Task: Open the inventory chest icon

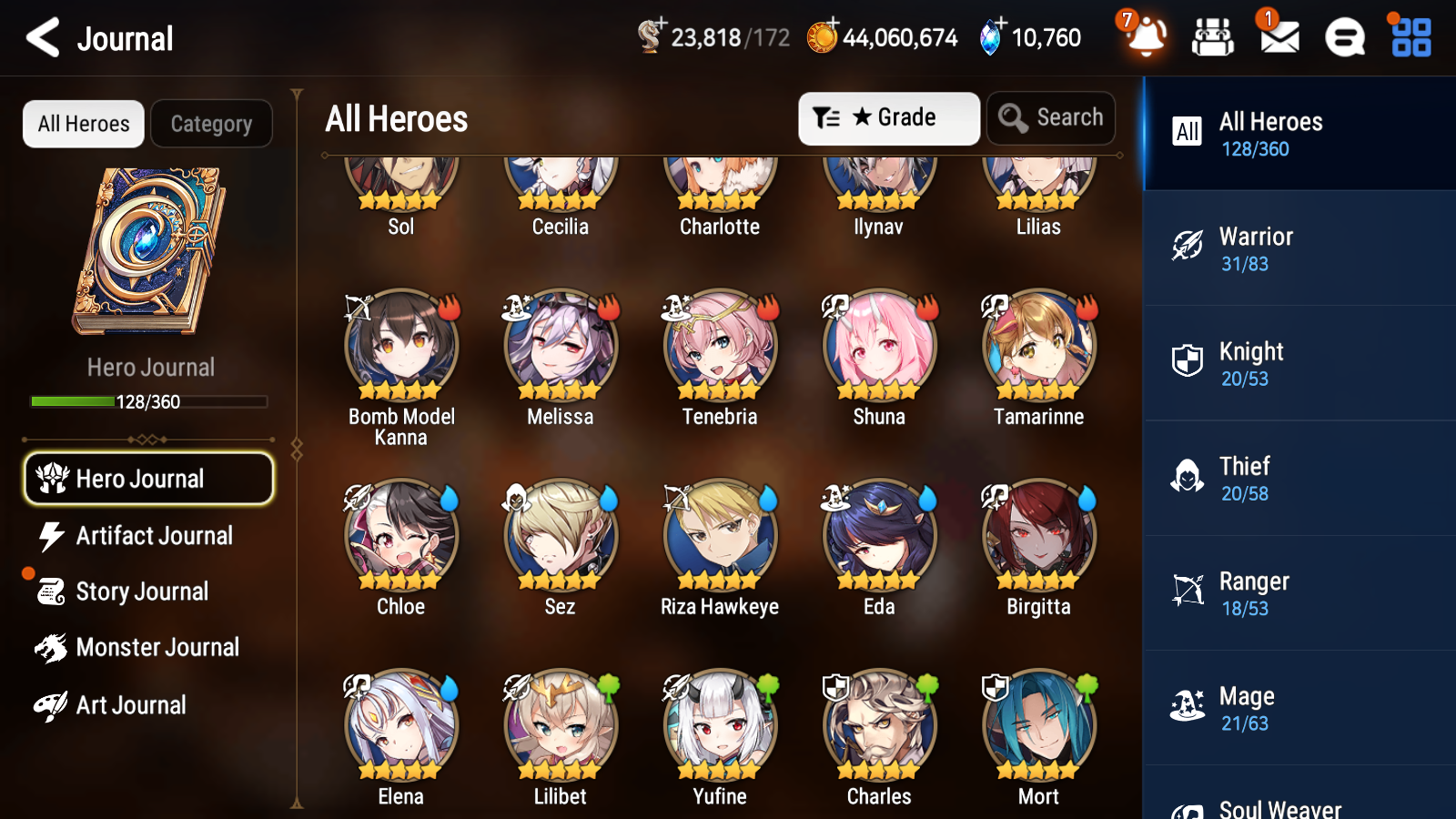Action: pos(1213,37)
